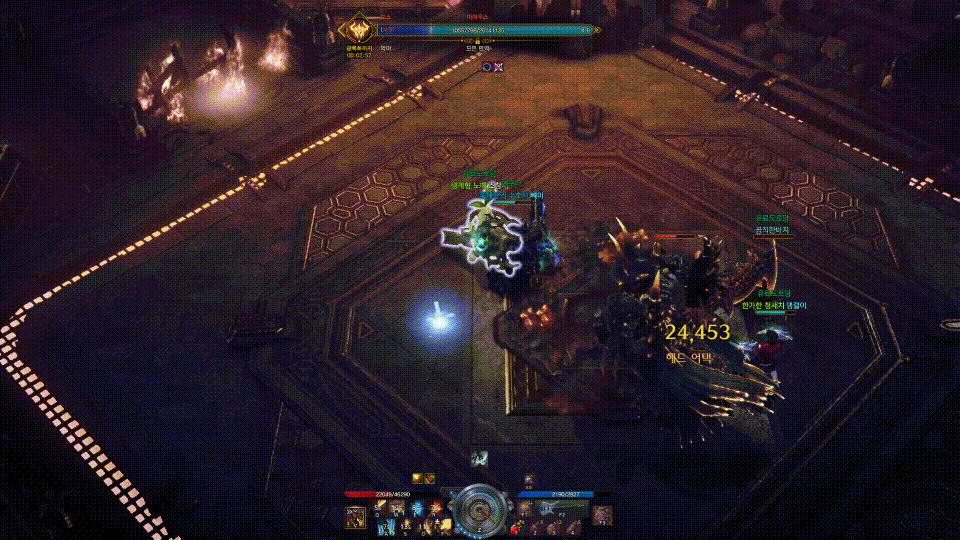Click the framed skill icon left of the skill bar
The width and height of the screenshot is (960, 540).
[x=355, y=516]
